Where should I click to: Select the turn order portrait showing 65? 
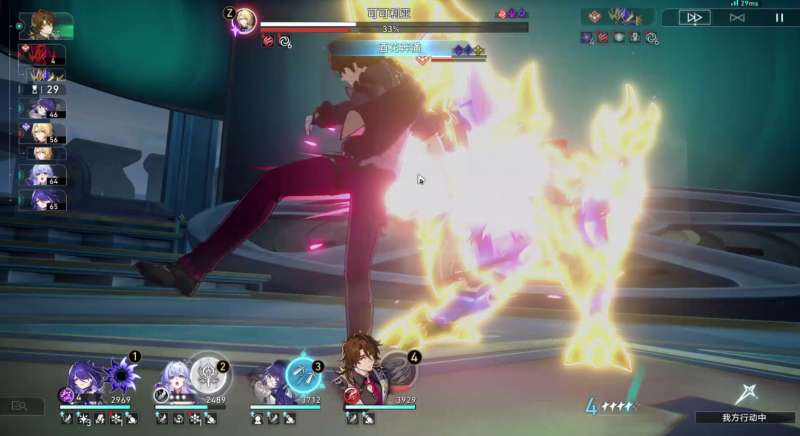point(42,199)
